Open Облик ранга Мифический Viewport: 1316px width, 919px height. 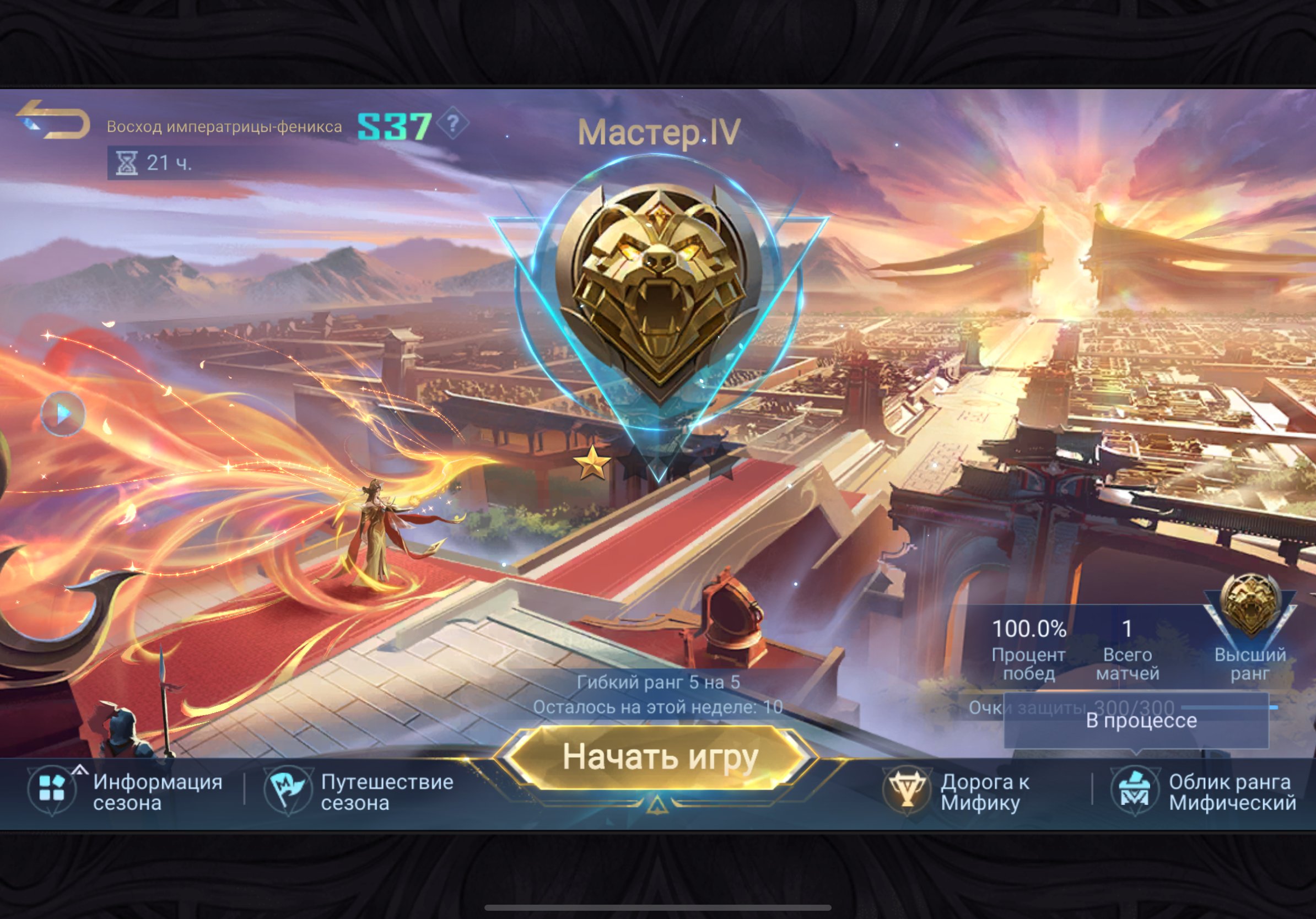1202,792
